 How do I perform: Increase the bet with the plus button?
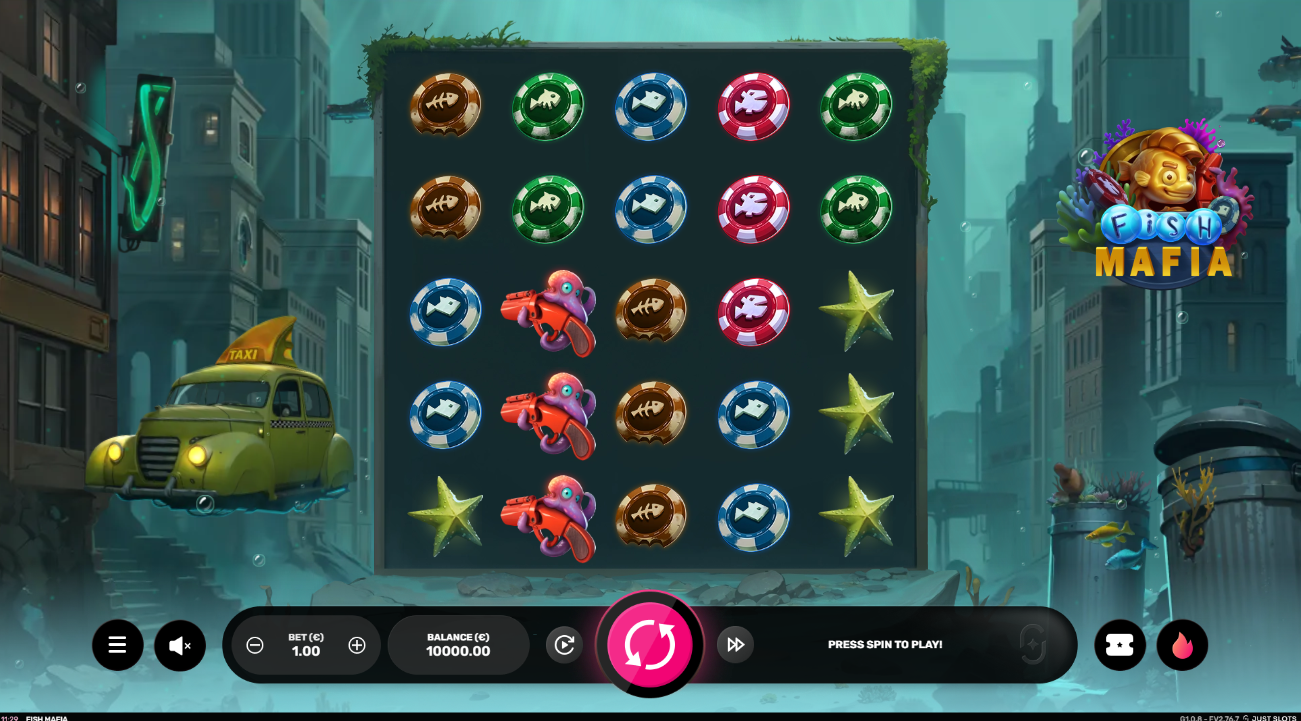[x=357, y=645]
